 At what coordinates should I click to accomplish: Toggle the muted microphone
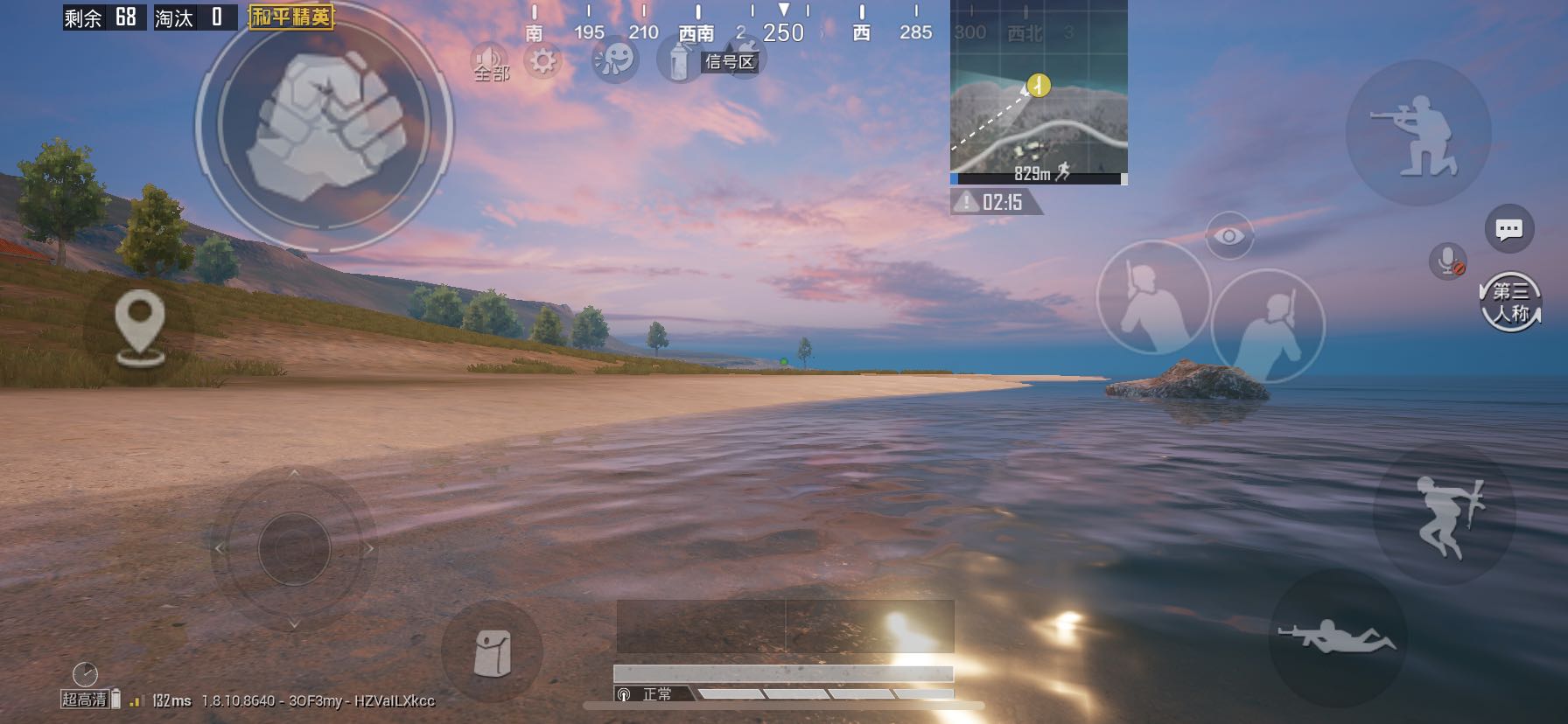tap(1448, 261)
